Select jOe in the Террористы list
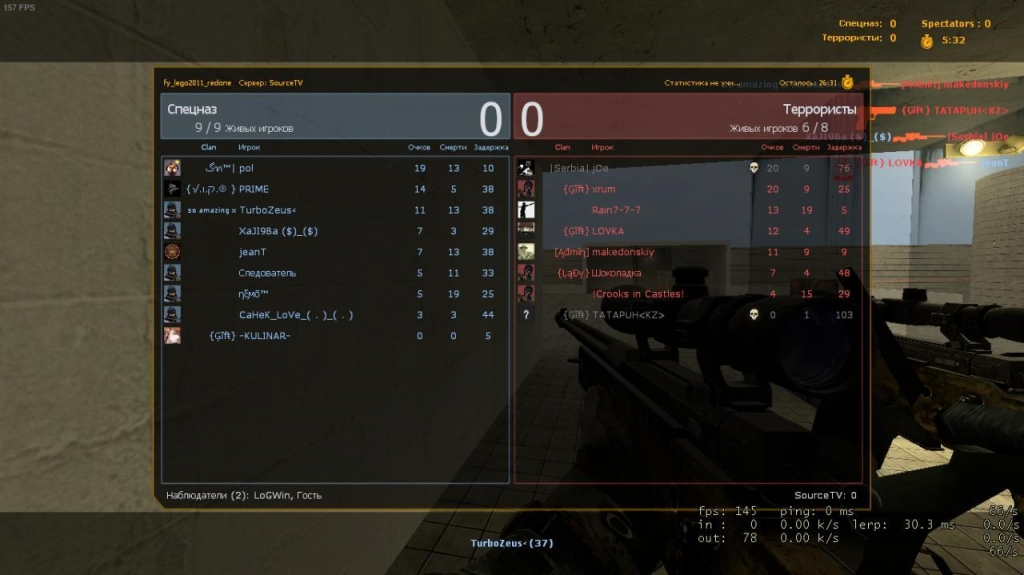This screenshot has height=575, width=1024. tap(600, 168)
